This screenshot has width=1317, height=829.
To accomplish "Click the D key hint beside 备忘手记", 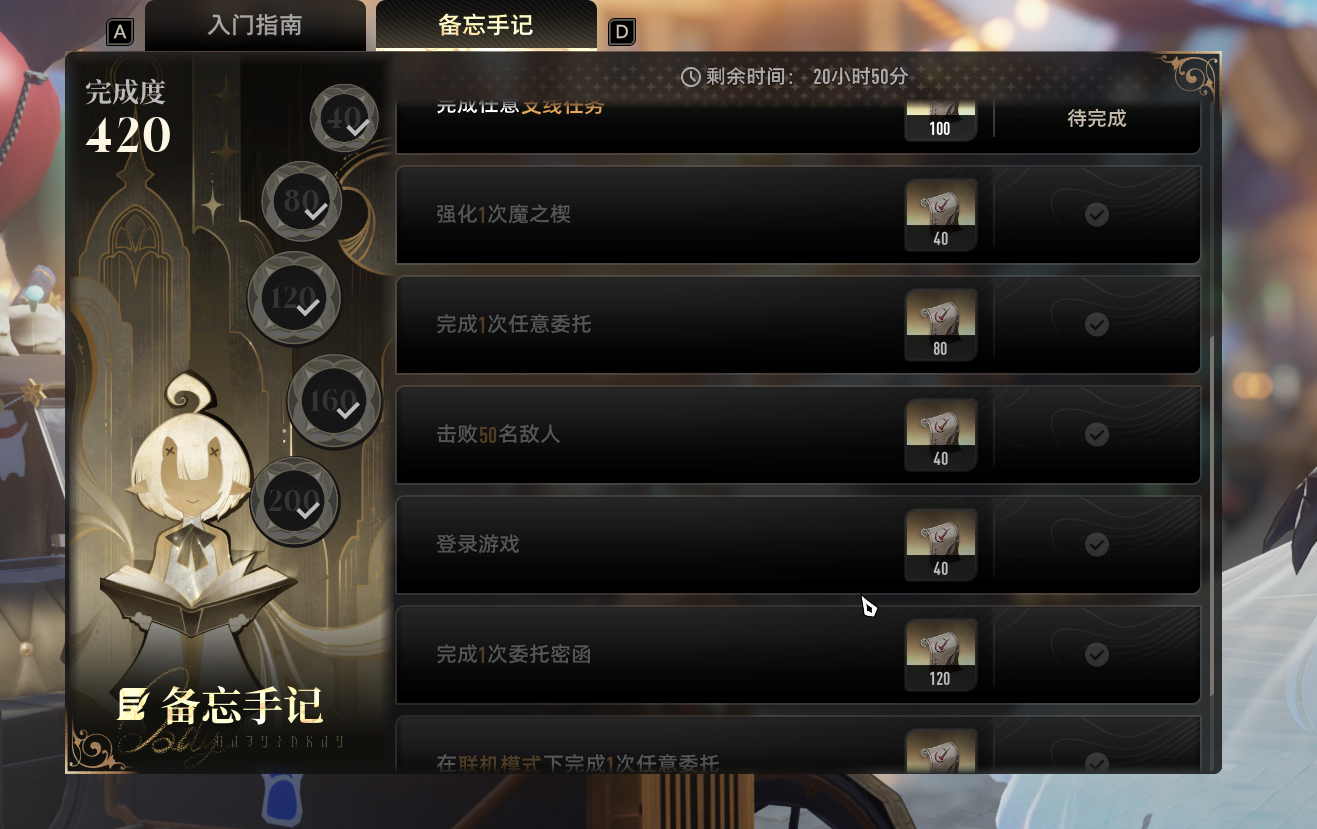I will [621, 31].
